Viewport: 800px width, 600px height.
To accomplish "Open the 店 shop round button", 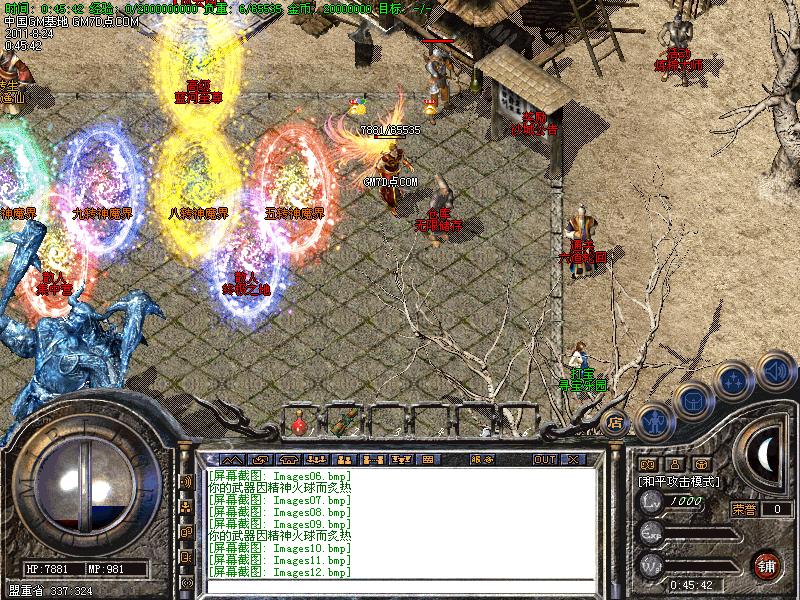I will click(x=615, y=421).
